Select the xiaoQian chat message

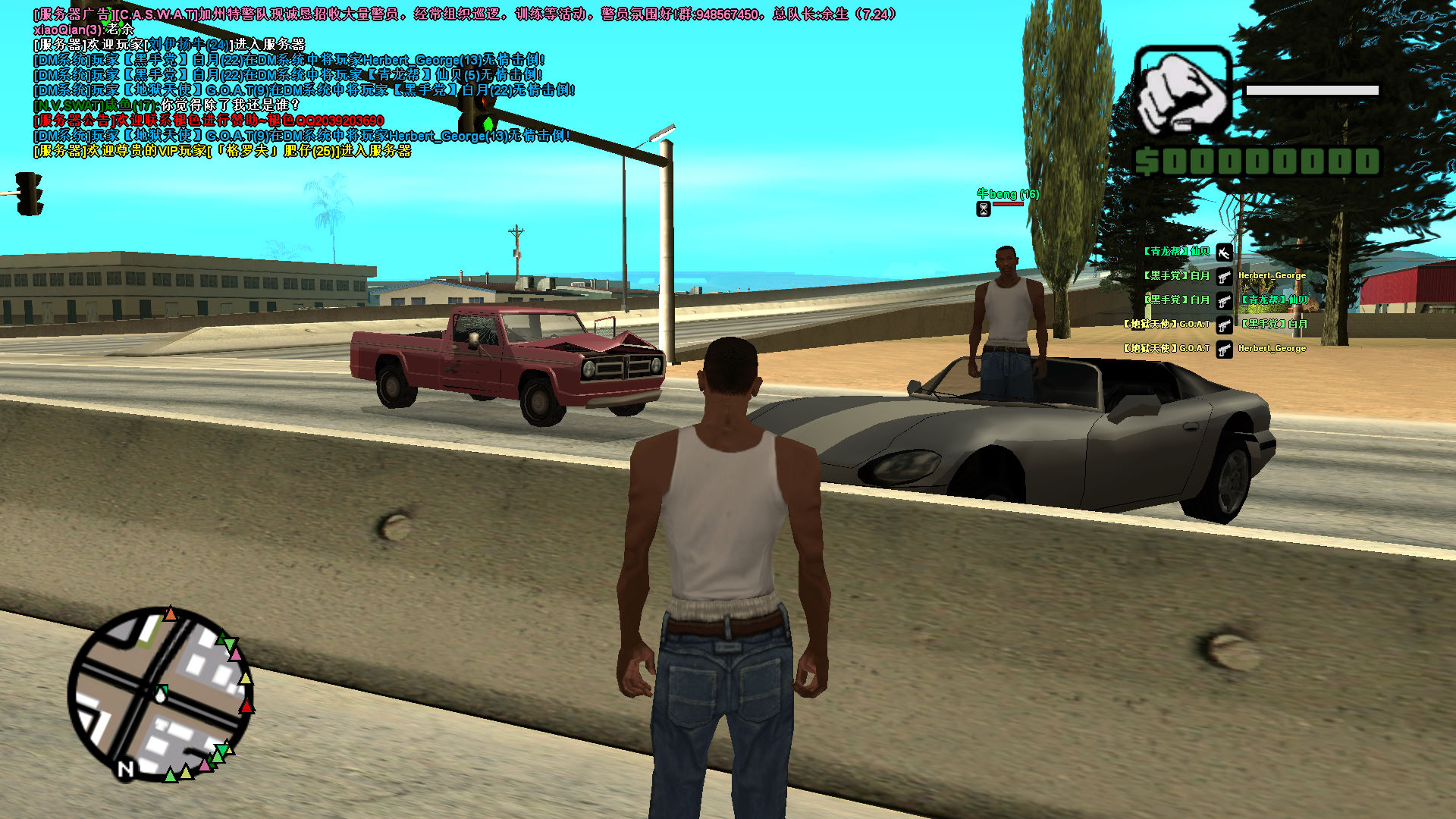pos(83,30)
